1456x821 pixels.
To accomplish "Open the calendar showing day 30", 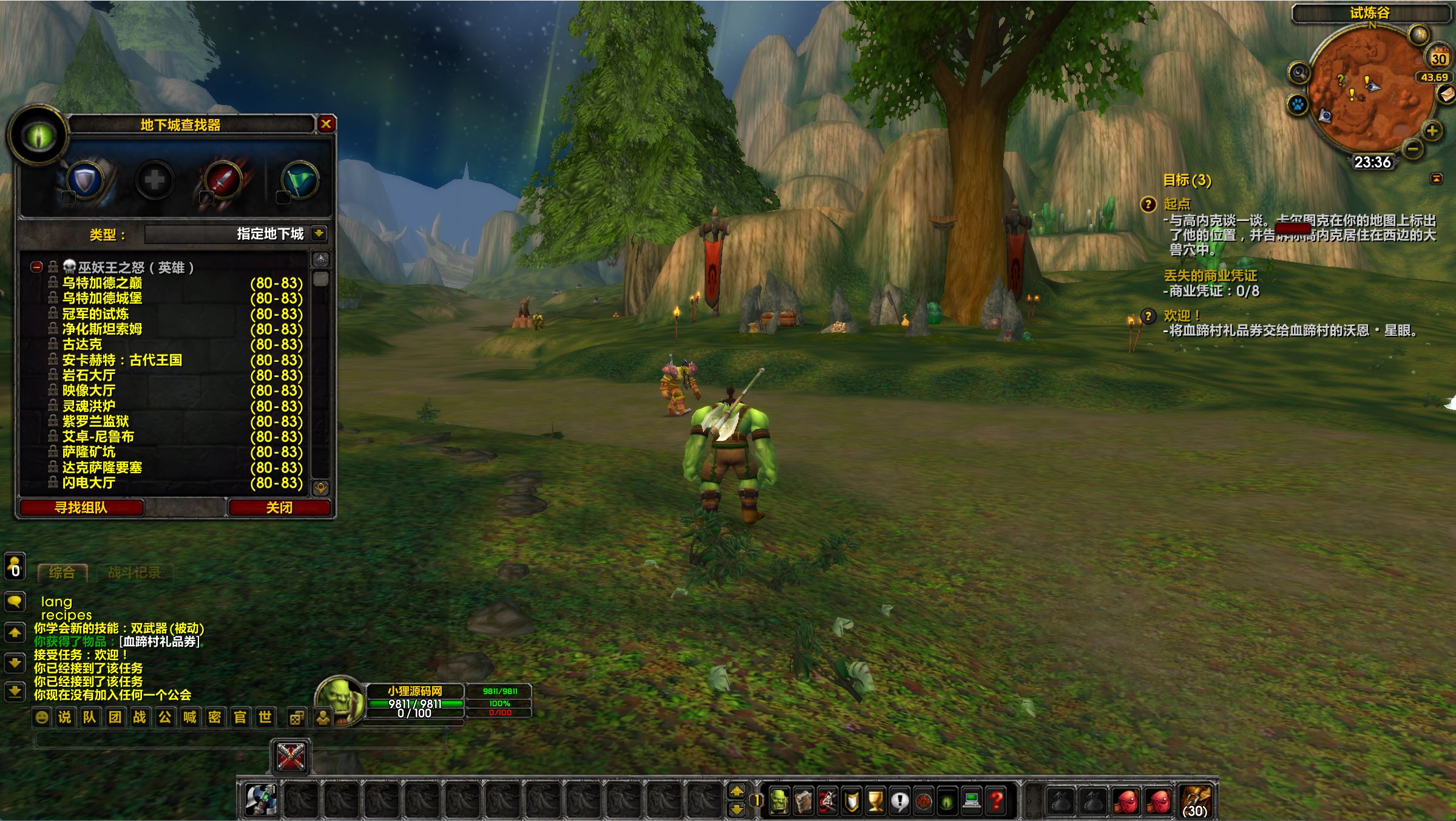I will coord(1438,58).
